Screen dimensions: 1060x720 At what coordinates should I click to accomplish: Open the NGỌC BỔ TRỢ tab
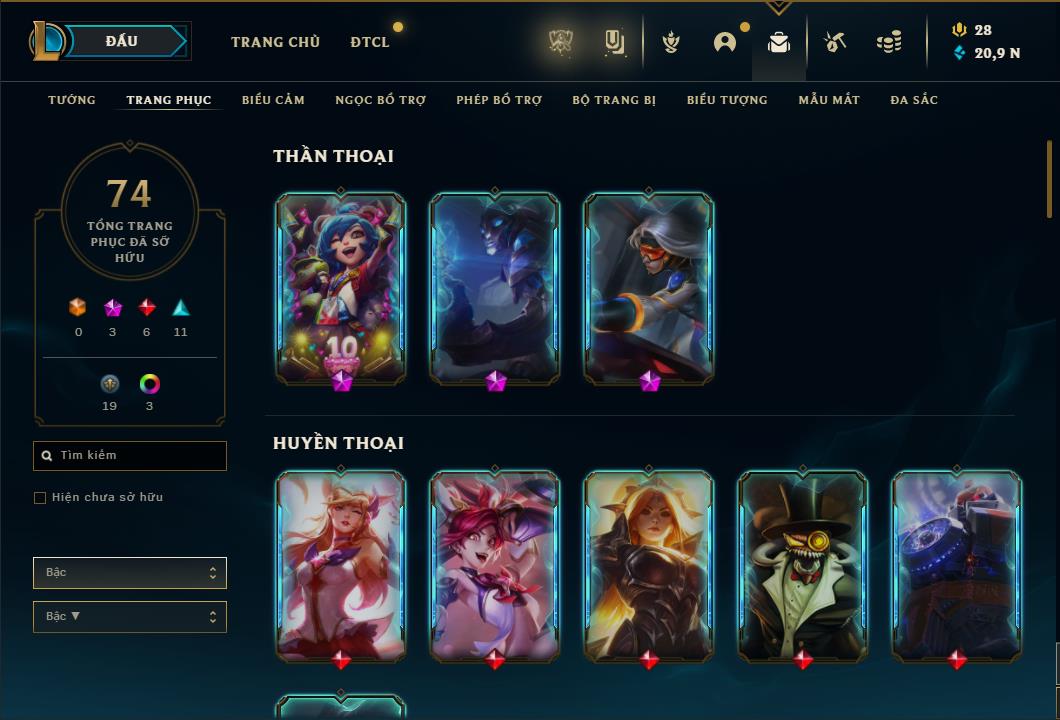coord(380,100)
